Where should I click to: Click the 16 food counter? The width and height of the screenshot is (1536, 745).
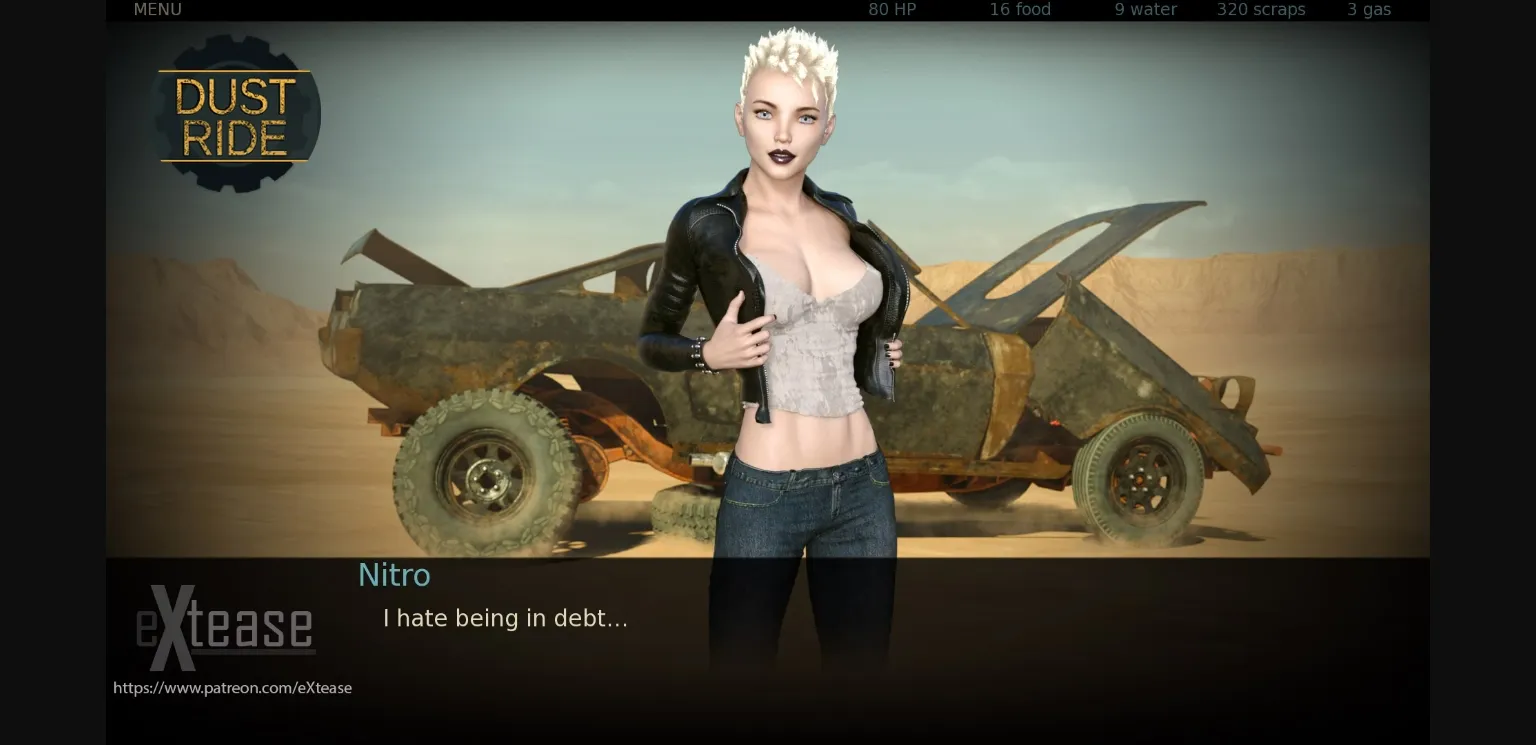tap(1019, 10)
